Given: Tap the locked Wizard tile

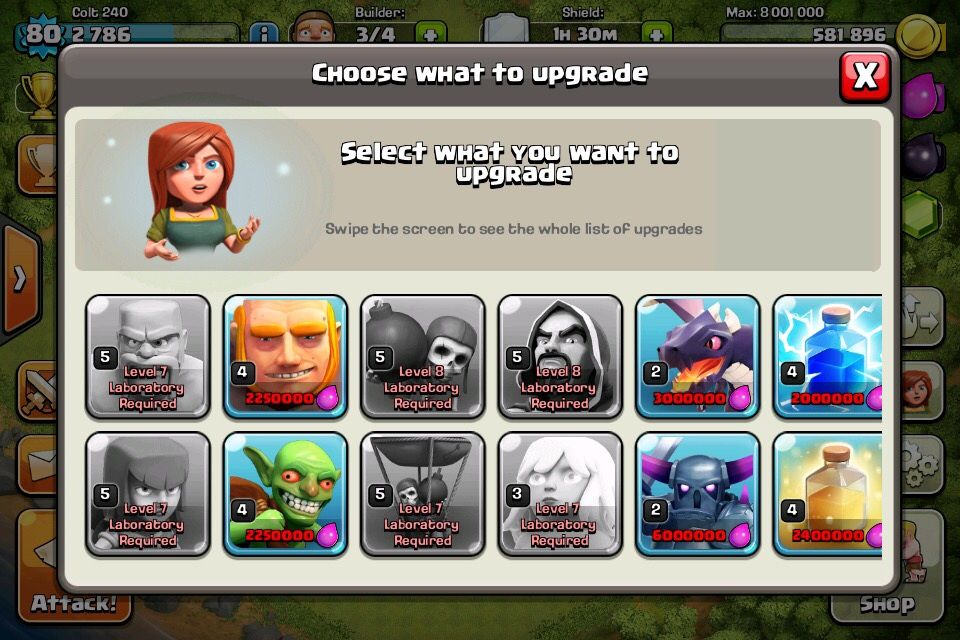Looking at the screenshot, I should click(x=560, y=356).
